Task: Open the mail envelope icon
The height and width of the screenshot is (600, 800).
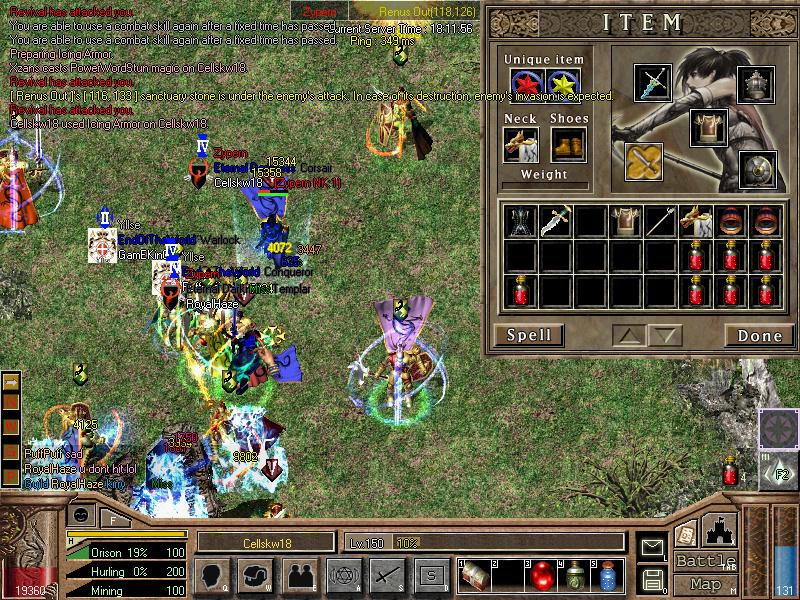Action: click(x=653, y=547)
